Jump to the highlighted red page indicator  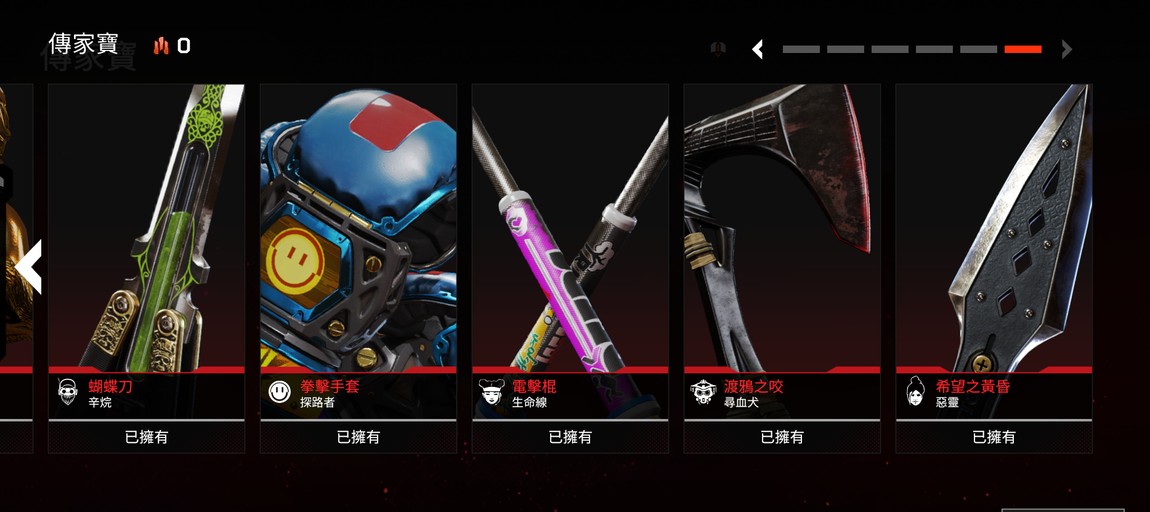(1023, 49)
